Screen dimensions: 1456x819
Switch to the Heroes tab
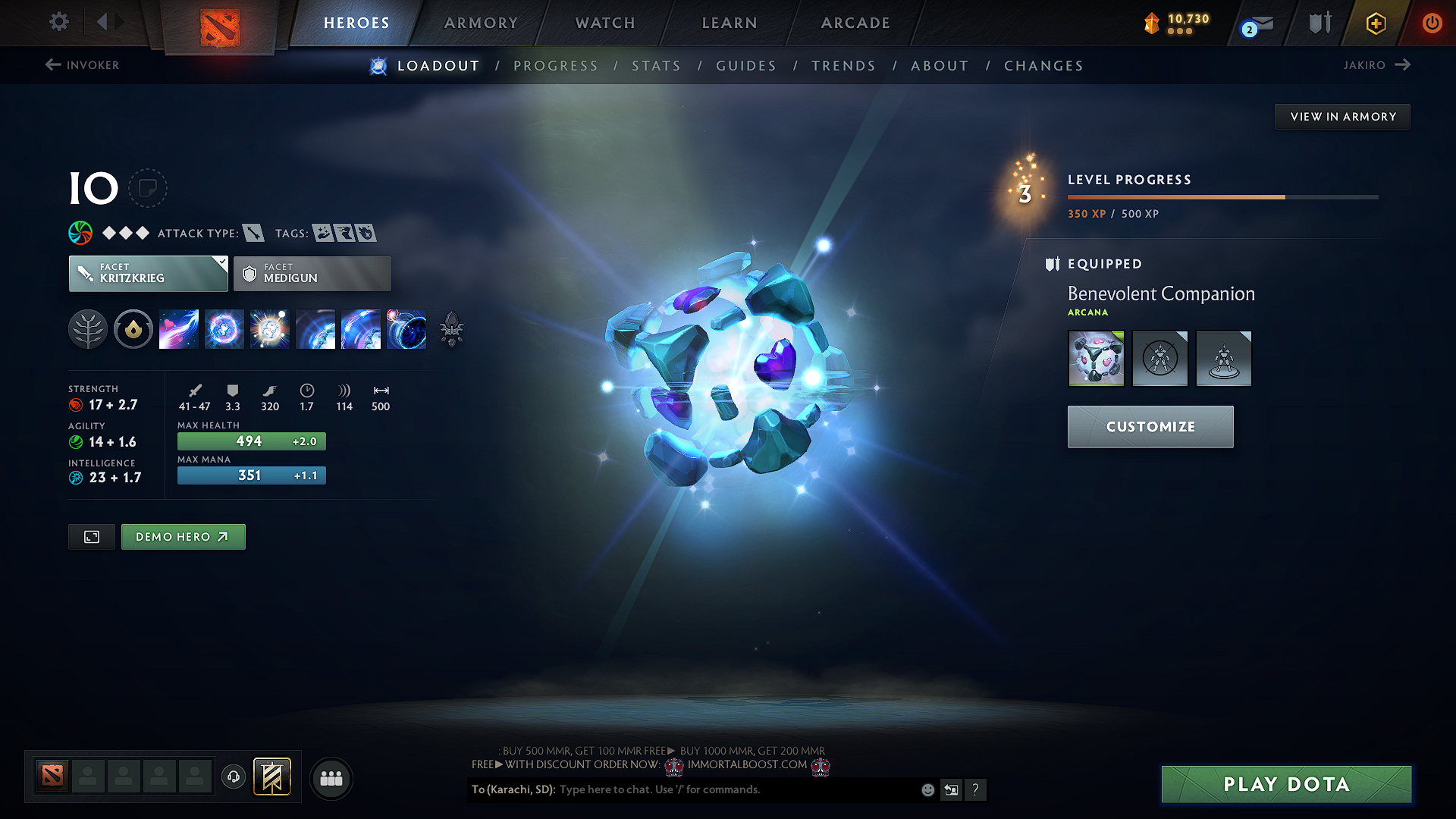356,23
